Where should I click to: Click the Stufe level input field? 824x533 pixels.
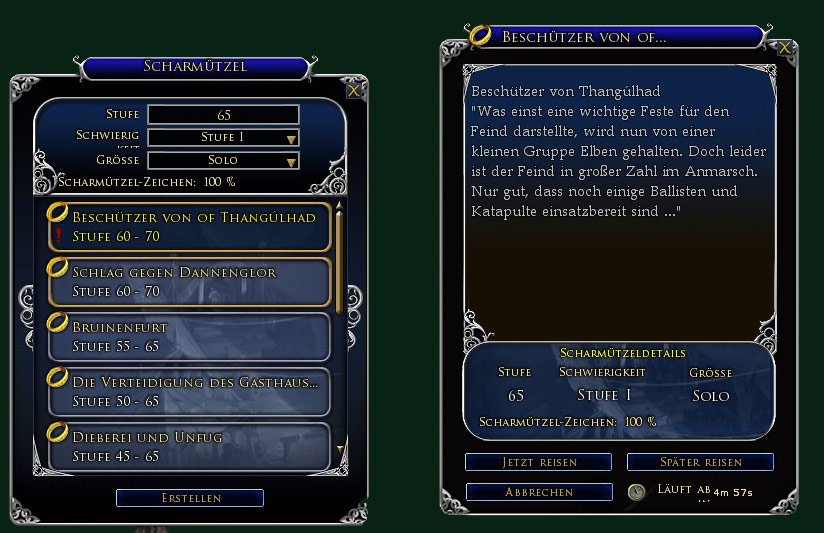[223, 115]
